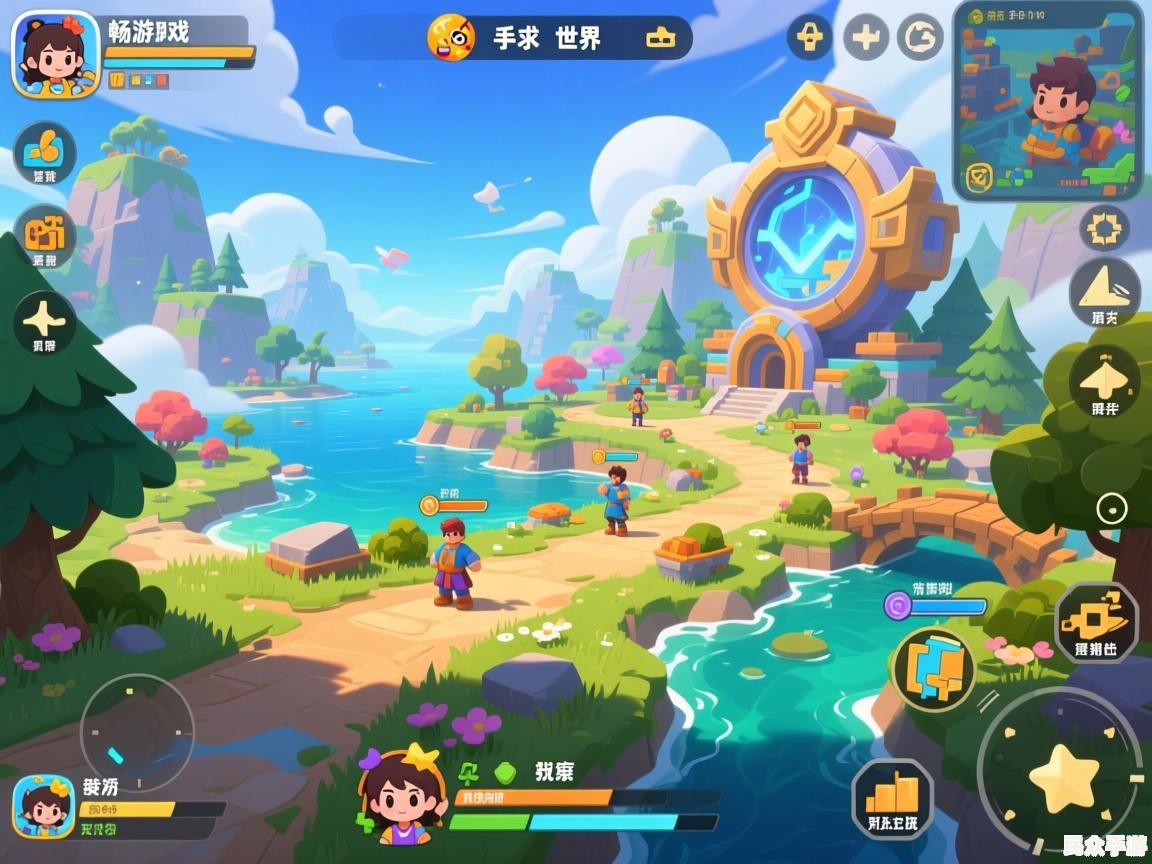The width and height of the screenshot is (1152, 864).
Task: Tap the small white ring button
Action: (1111, 509)
